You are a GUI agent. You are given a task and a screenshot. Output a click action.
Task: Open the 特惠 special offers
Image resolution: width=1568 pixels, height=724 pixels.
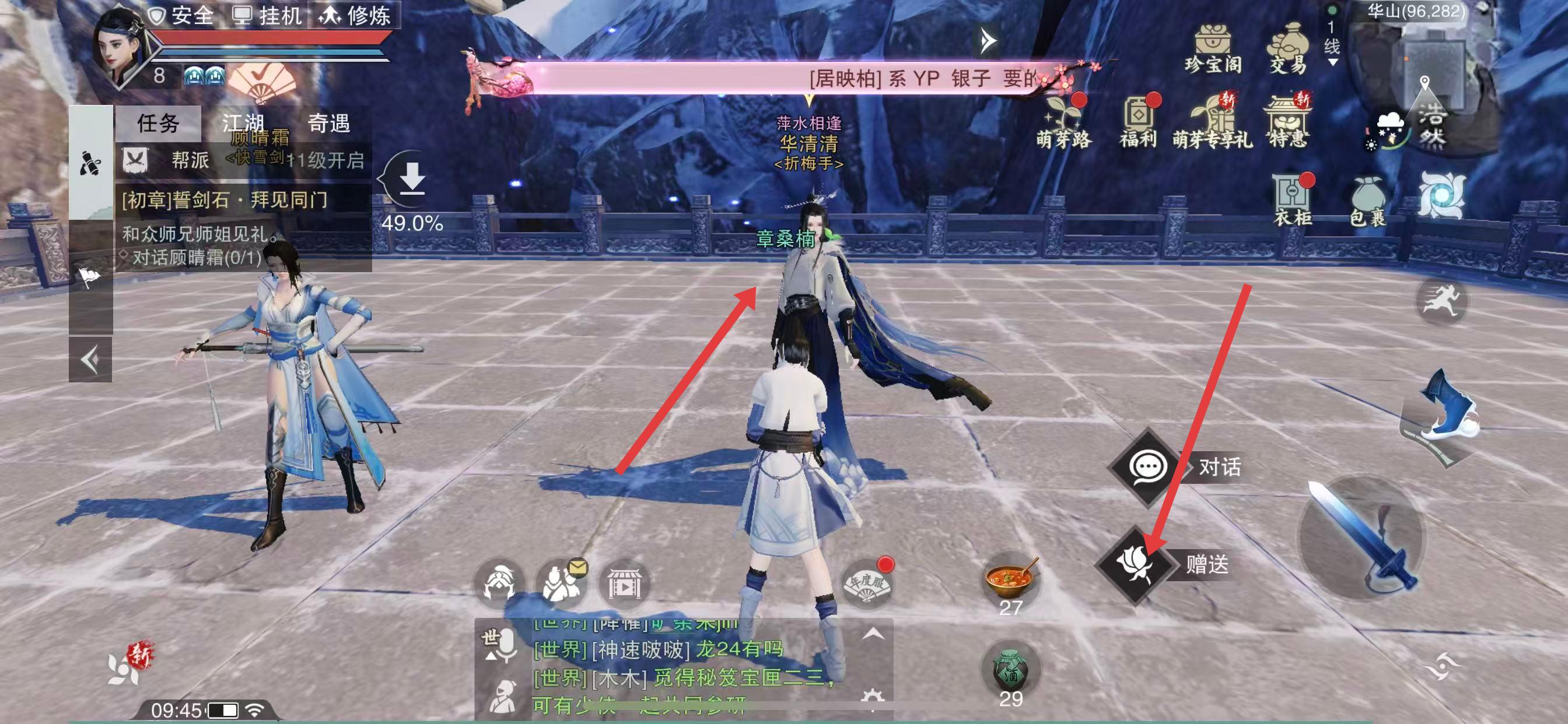[1287, 123]
